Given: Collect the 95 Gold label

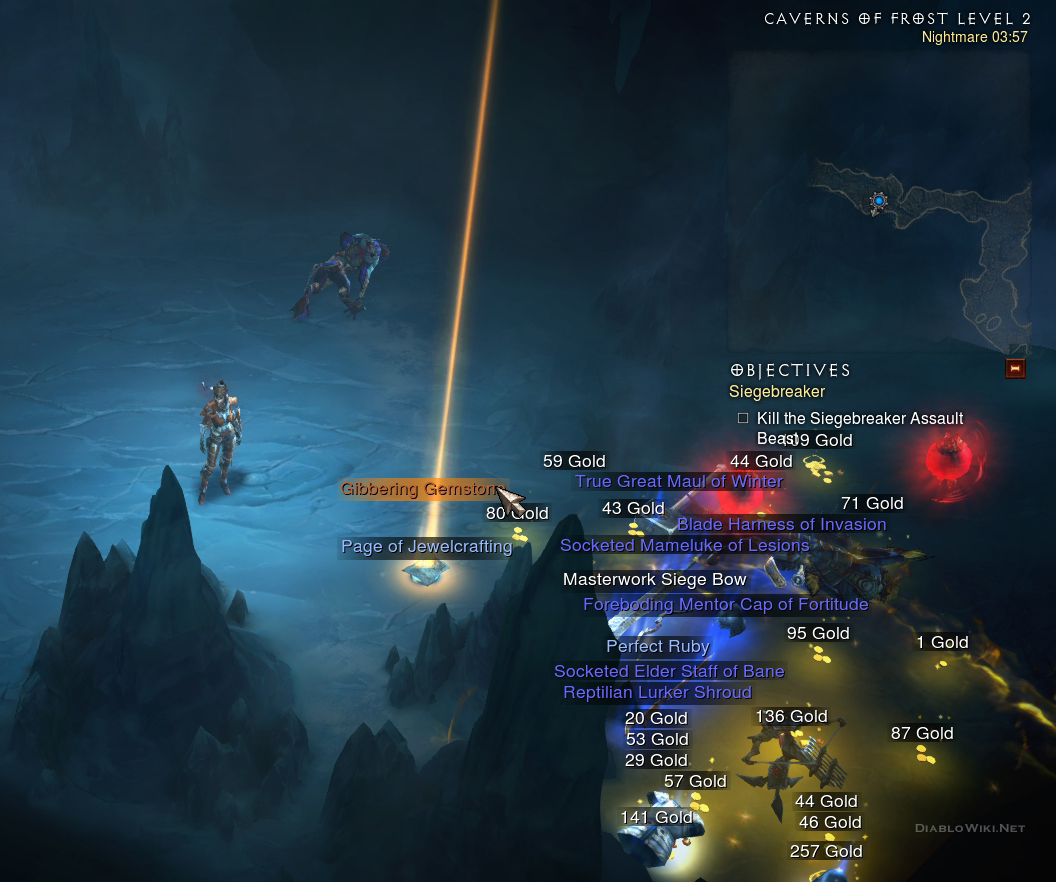Looking at the screenshot, I should coord(818,634).
